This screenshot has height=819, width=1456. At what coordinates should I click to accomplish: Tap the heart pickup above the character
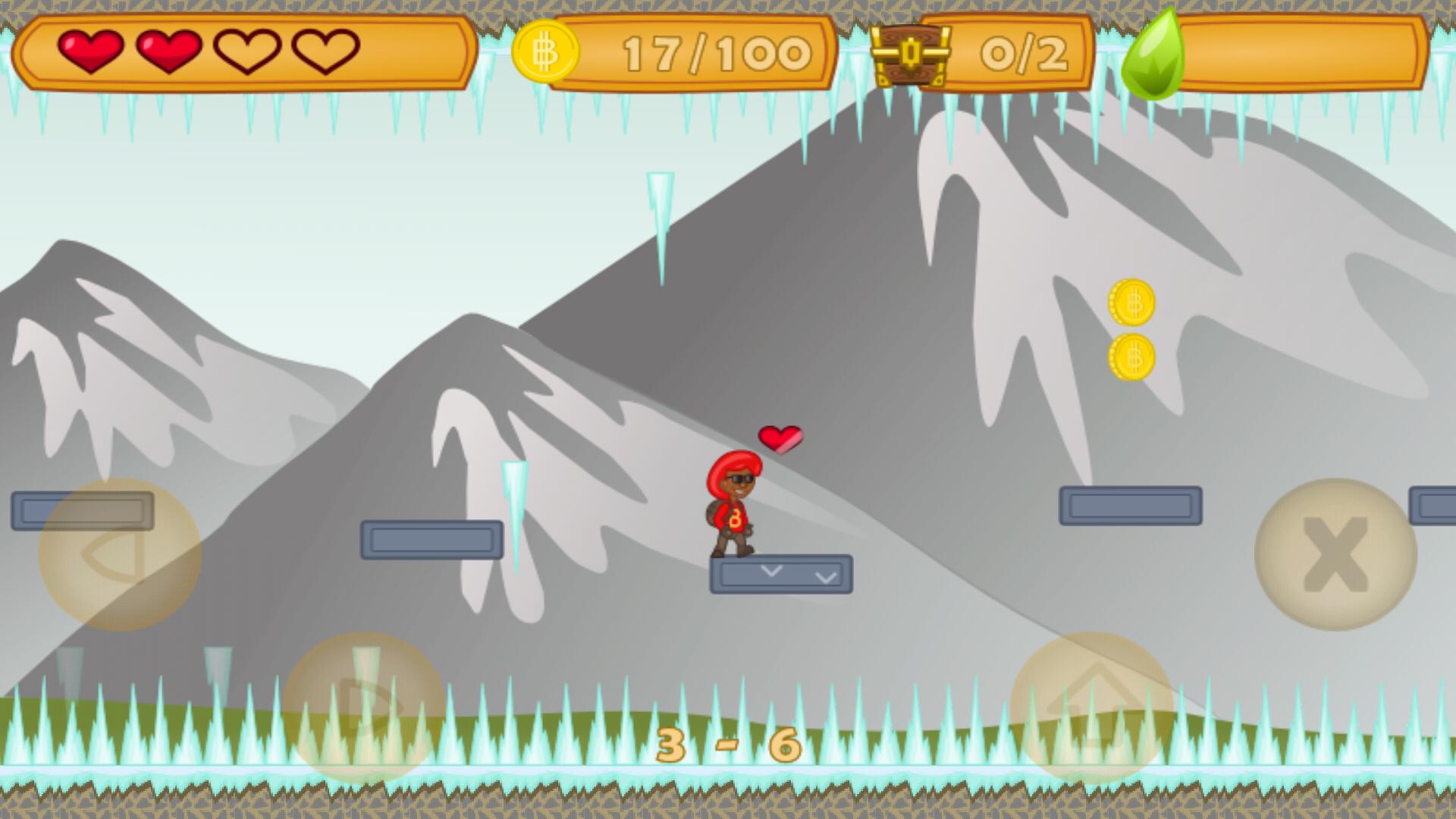coord(780,438)
